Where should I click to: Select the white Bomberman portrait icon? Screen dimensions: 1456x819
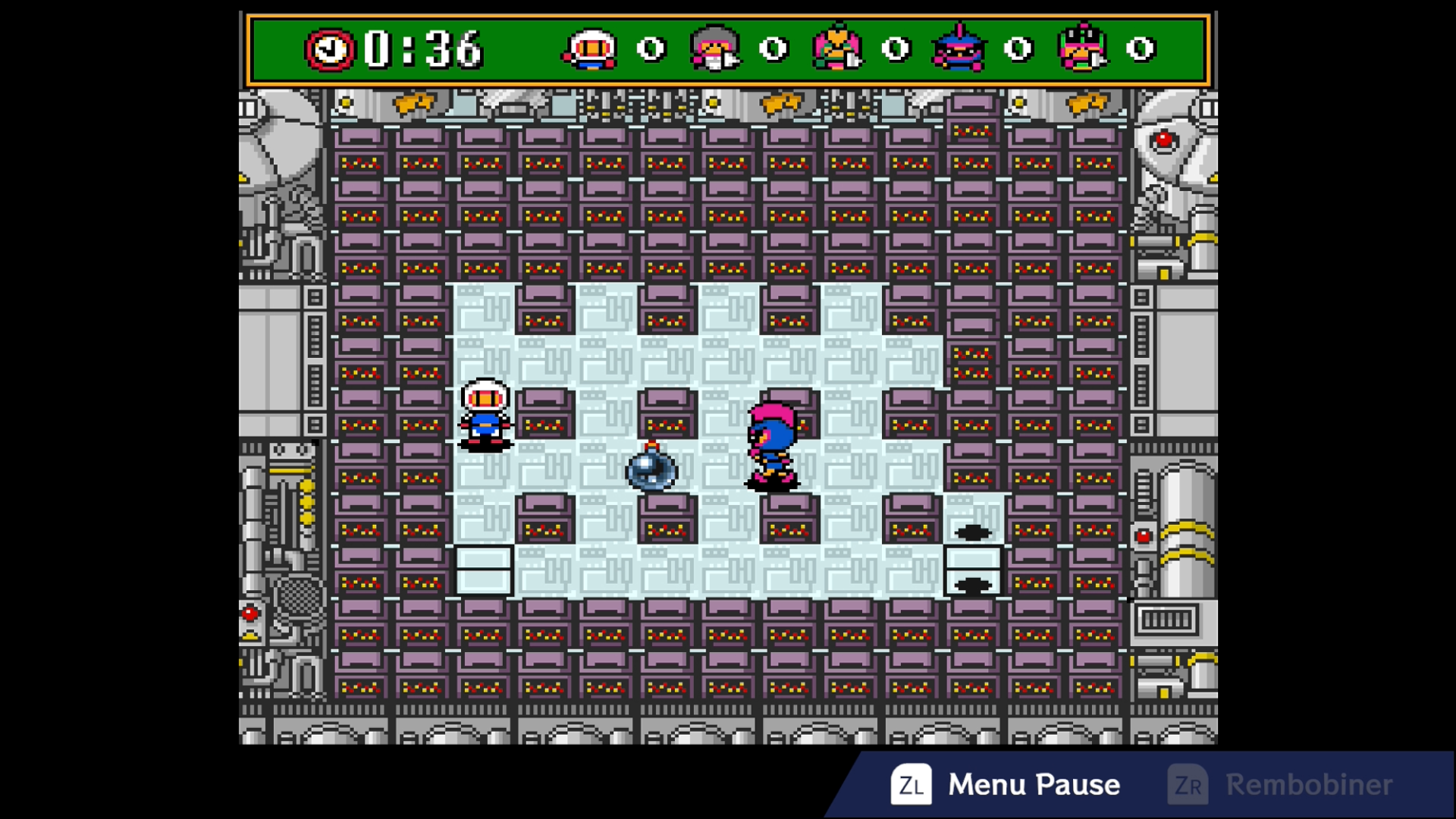point(590,49)
